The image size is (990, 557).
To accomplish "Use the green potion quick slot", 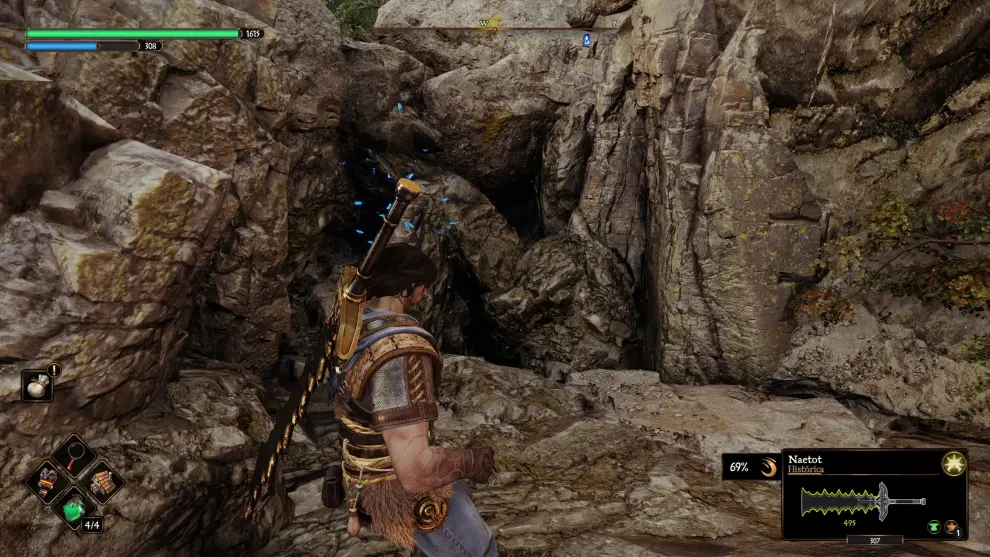I will pos(74,508).
